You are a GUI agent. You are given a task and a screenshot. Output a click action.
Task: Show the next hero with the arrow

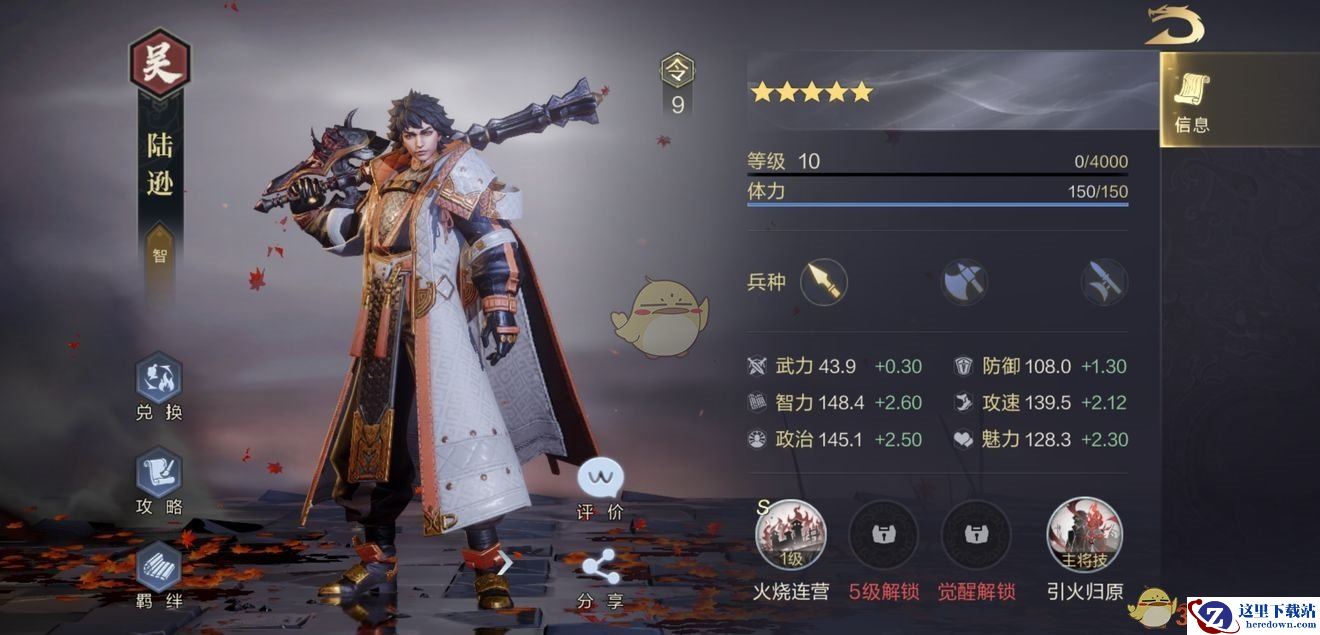tap(506, 563)
